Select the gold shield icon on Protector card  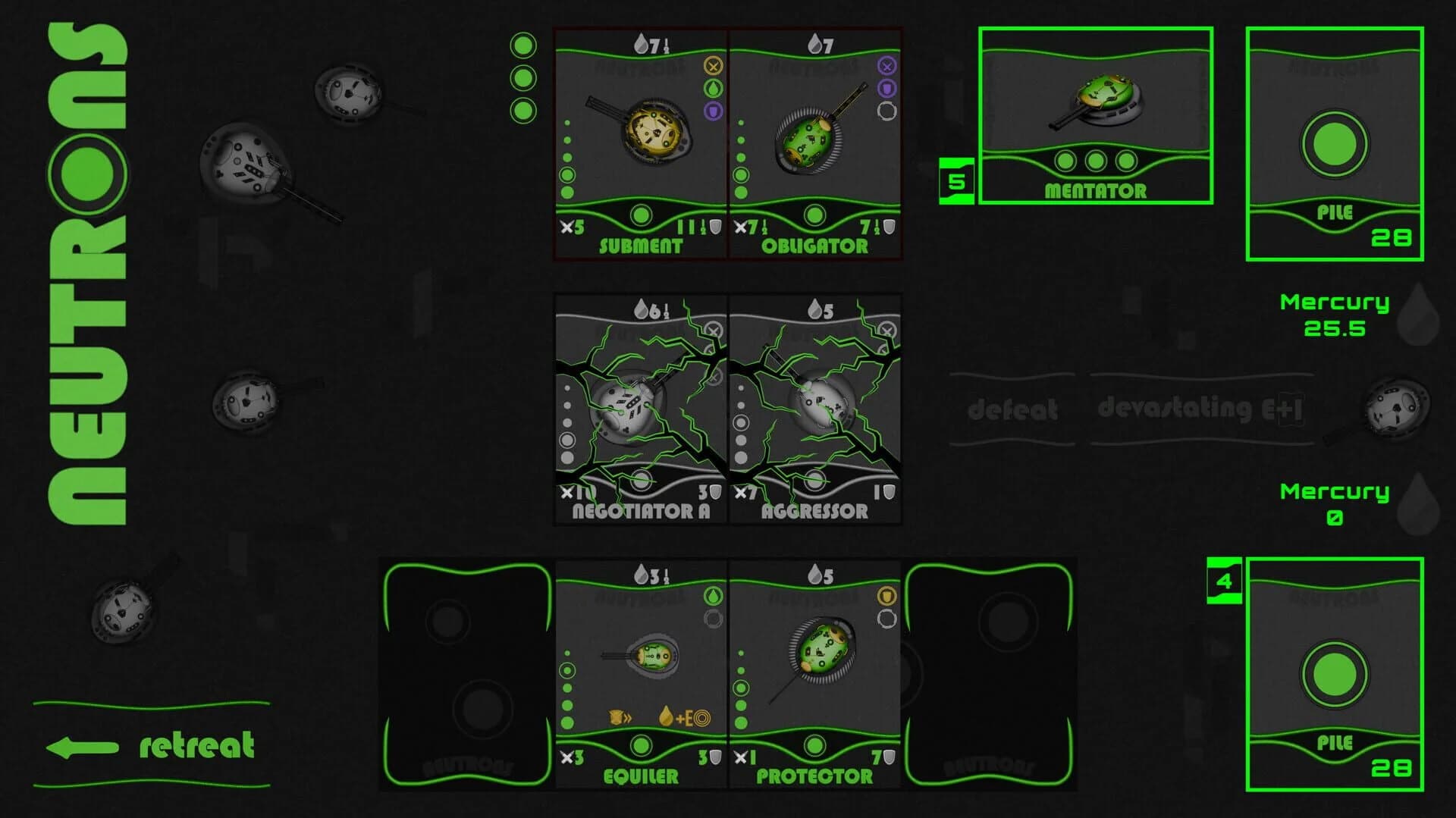point(886,597)
